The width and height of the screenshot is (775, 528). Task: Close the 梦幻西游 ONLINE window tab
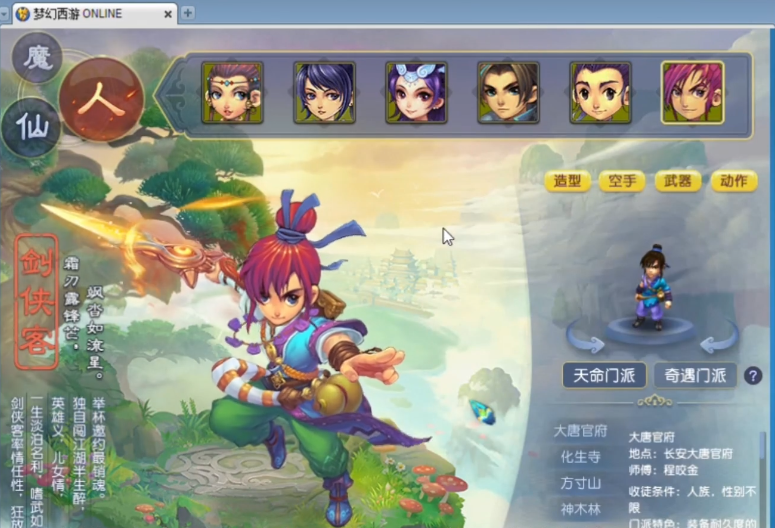point(167,13)
